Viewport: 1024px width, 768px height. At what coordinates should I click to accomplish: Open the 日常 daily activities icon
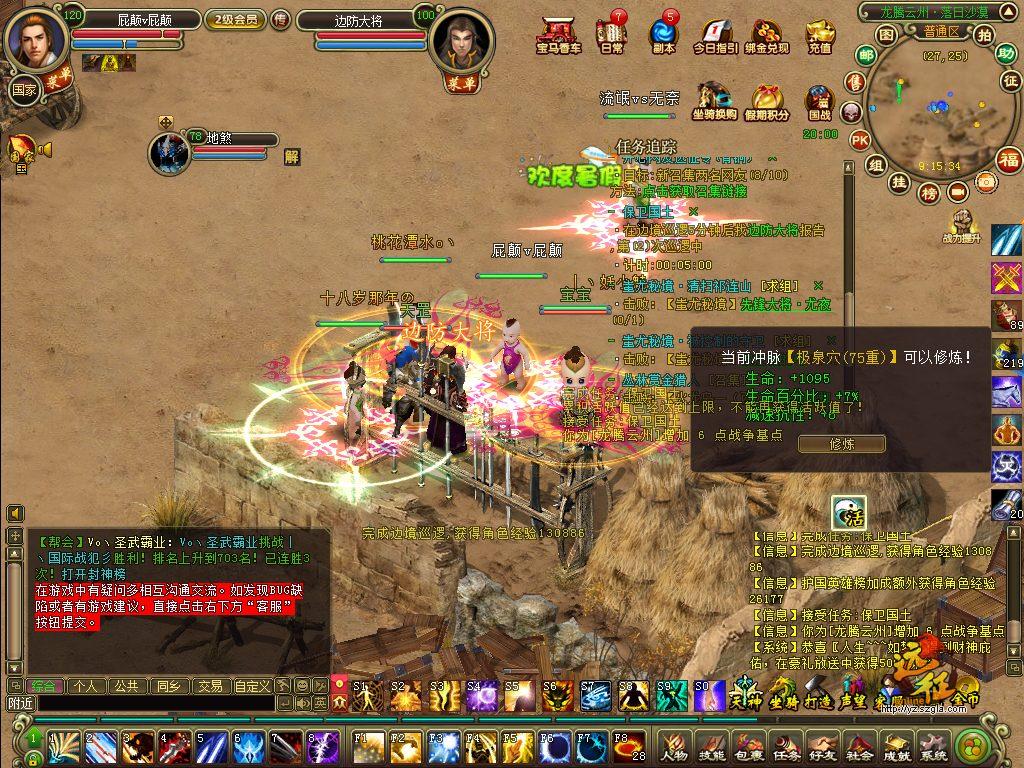click(612, 35)
